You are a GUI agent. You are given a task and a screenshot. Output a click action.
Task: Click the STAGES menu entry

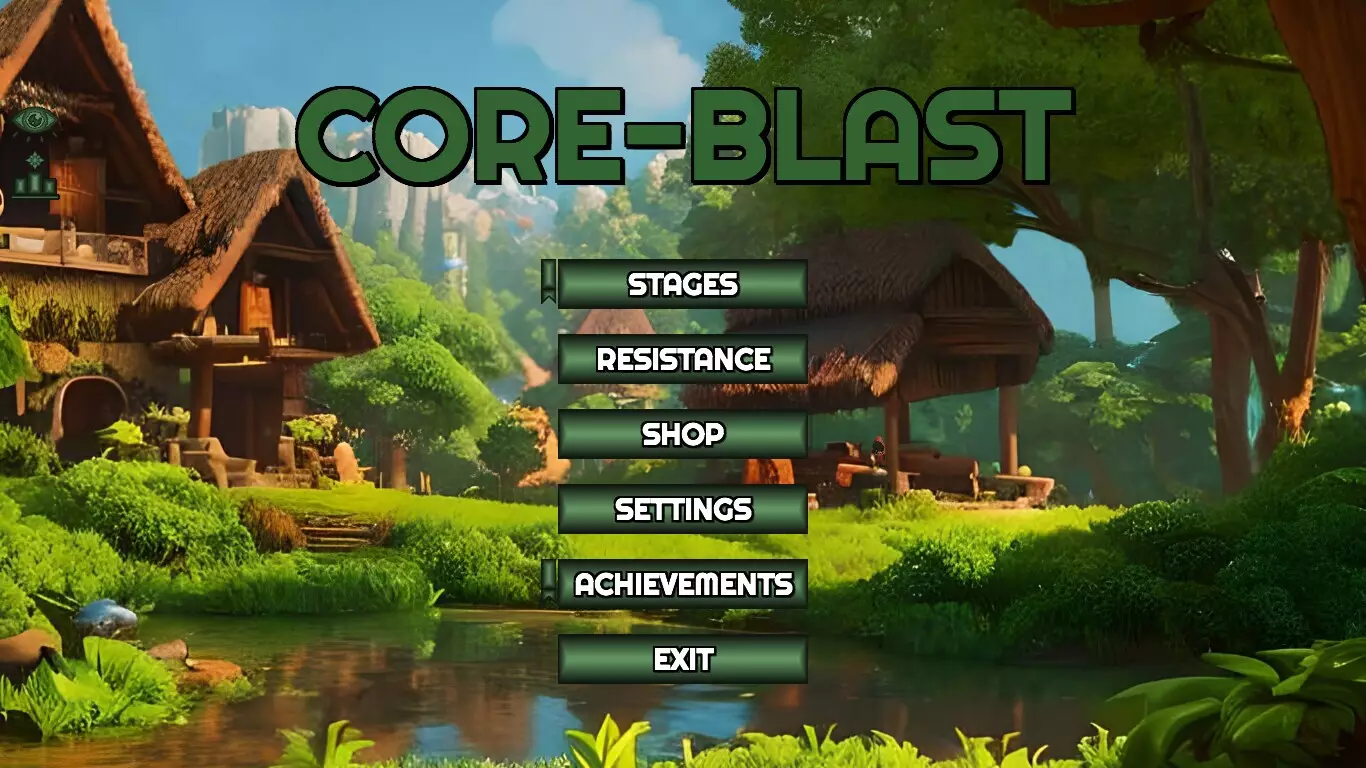click(x=683, y=285)
